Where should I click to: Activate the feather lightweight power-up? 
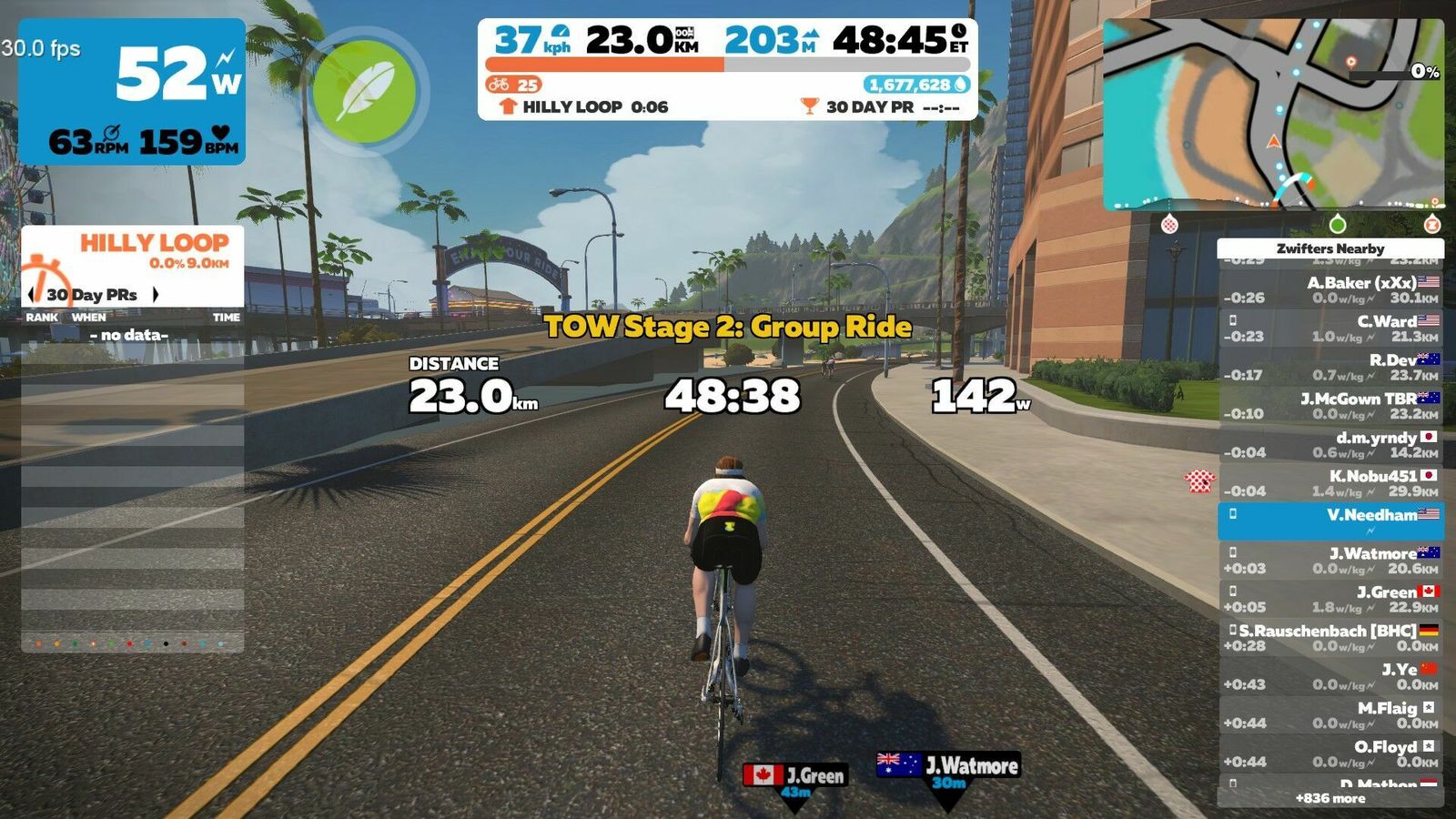click(x=365, y=90)
